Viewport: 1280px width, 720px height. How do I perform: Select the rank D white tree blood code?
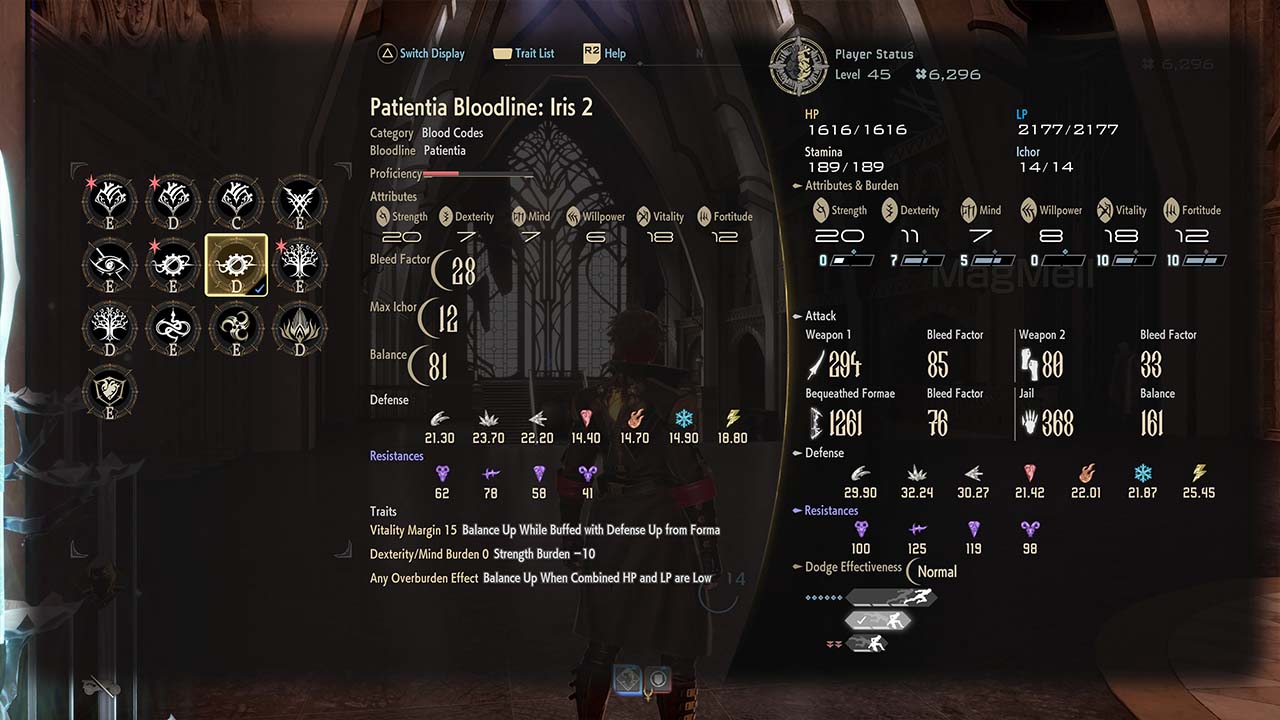(x=110, y=328)
